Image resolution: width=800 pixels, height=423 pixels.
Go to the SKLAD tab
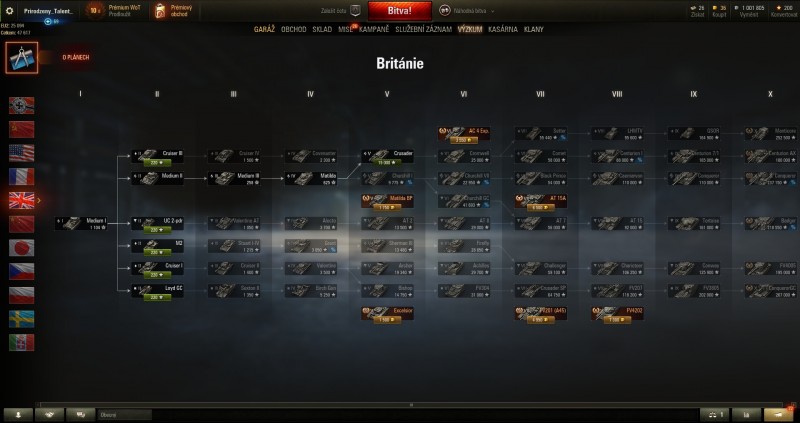(322, 29)
